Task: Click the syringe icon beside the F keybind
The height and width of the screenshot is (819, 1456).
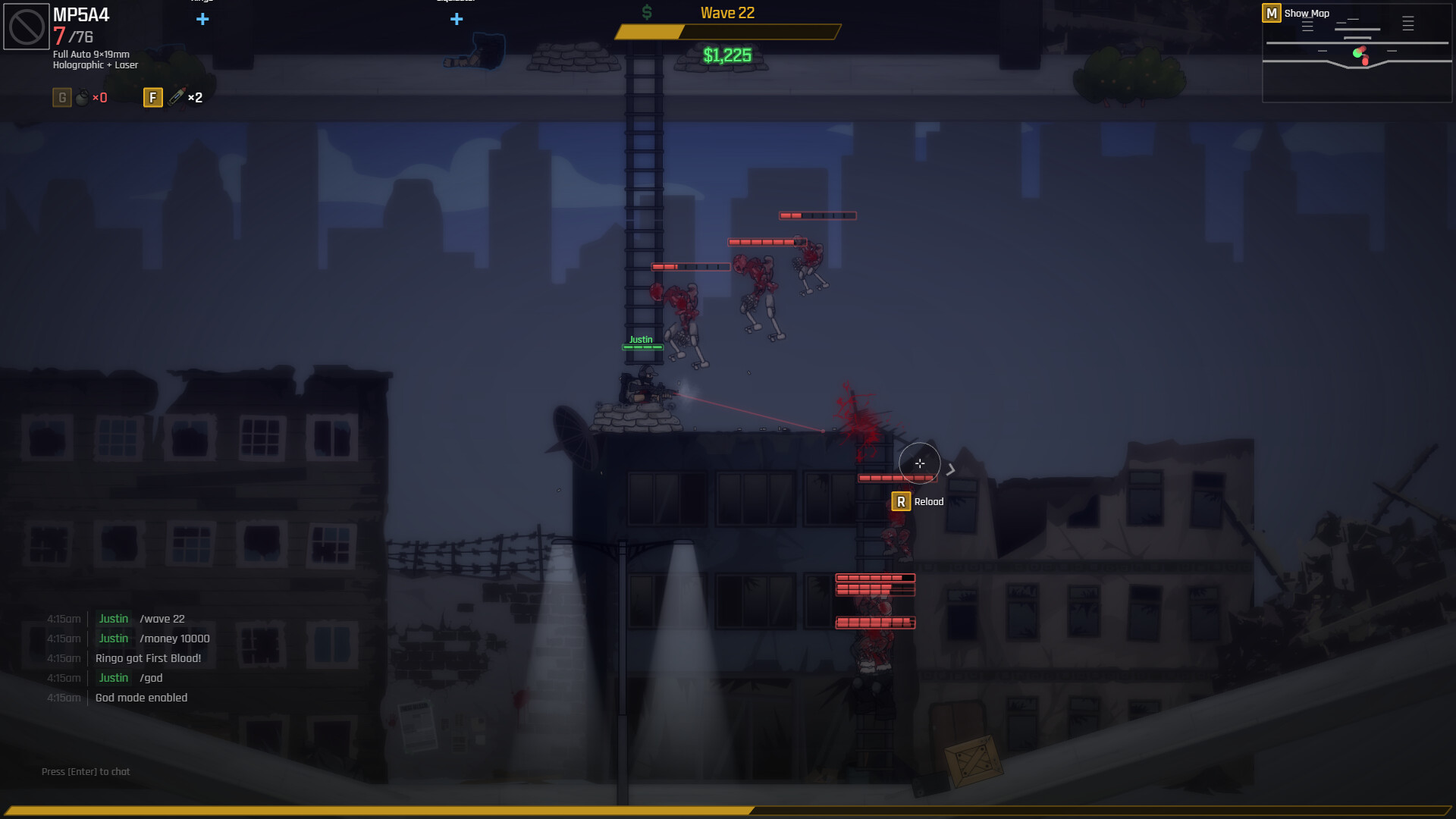Action: (177, 97)
